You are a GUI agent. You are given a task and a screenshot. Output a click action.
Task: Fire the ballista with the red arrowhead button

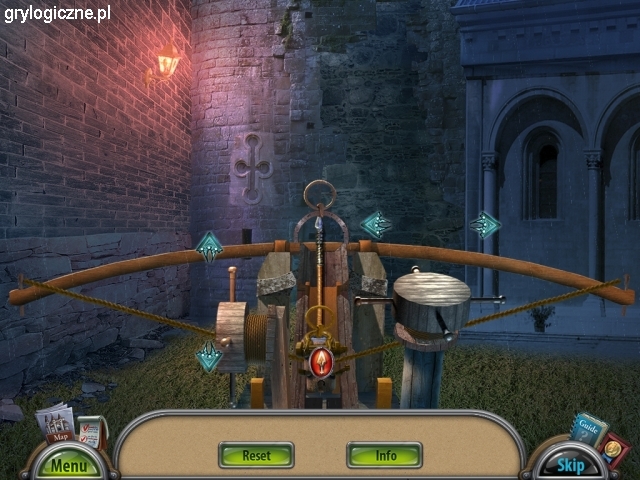[321, 361]
